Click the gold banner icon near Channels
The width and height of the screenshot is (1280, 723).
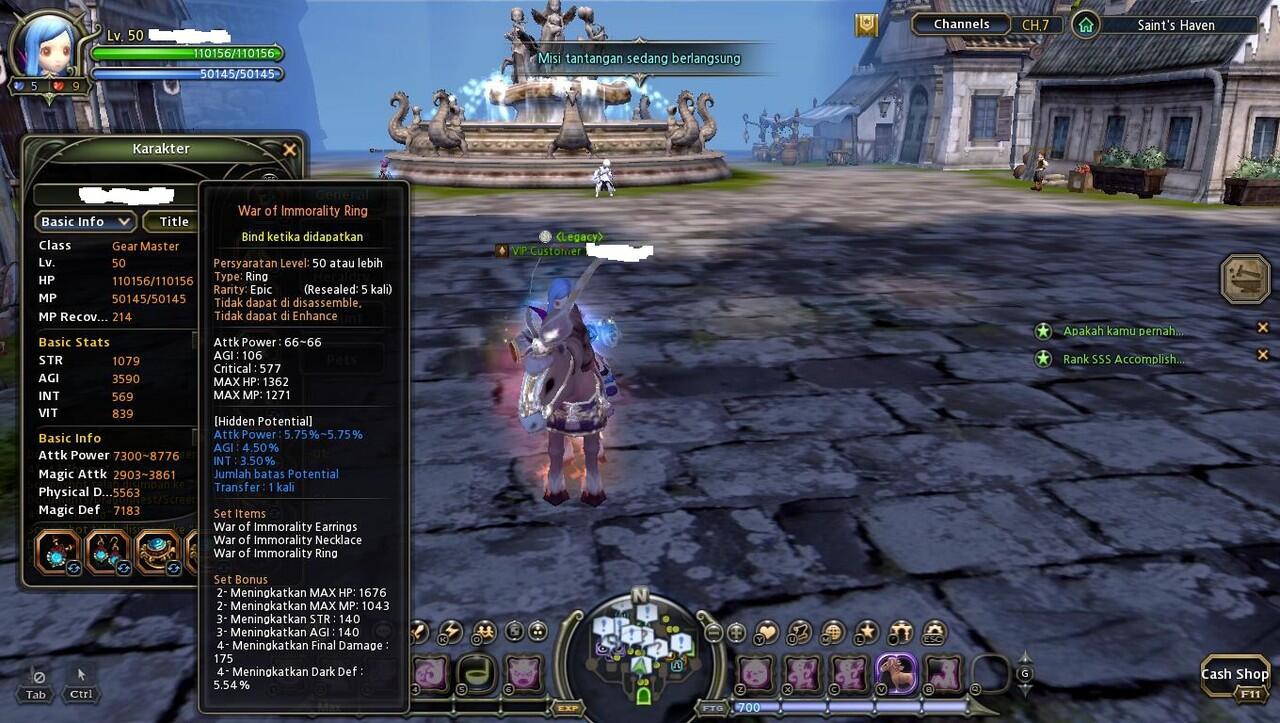click(866, 25)
